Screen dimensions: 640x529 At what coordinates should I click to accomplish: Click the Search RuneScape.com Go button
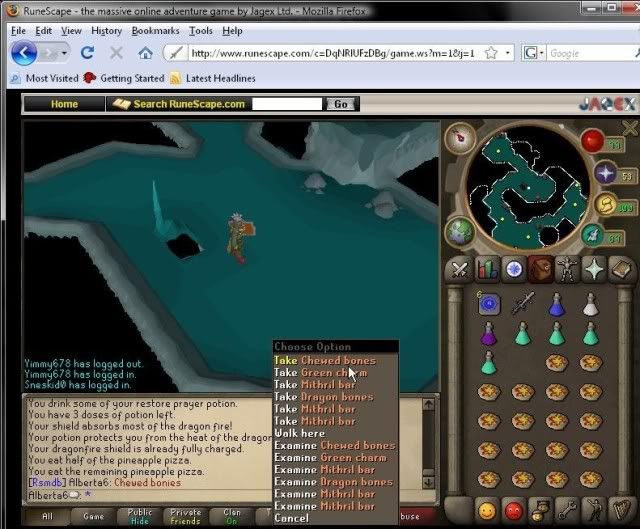[x=341, y=103]
